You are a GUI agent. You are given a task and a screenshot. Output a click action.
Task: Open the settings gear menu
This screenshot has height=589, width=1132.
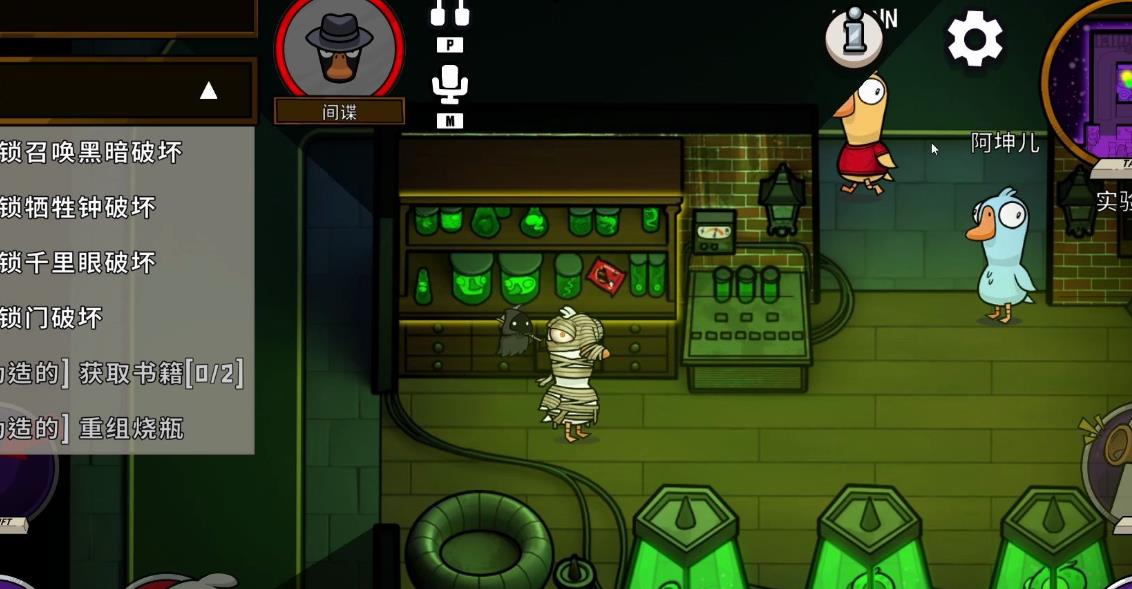[x=974, y=40]
